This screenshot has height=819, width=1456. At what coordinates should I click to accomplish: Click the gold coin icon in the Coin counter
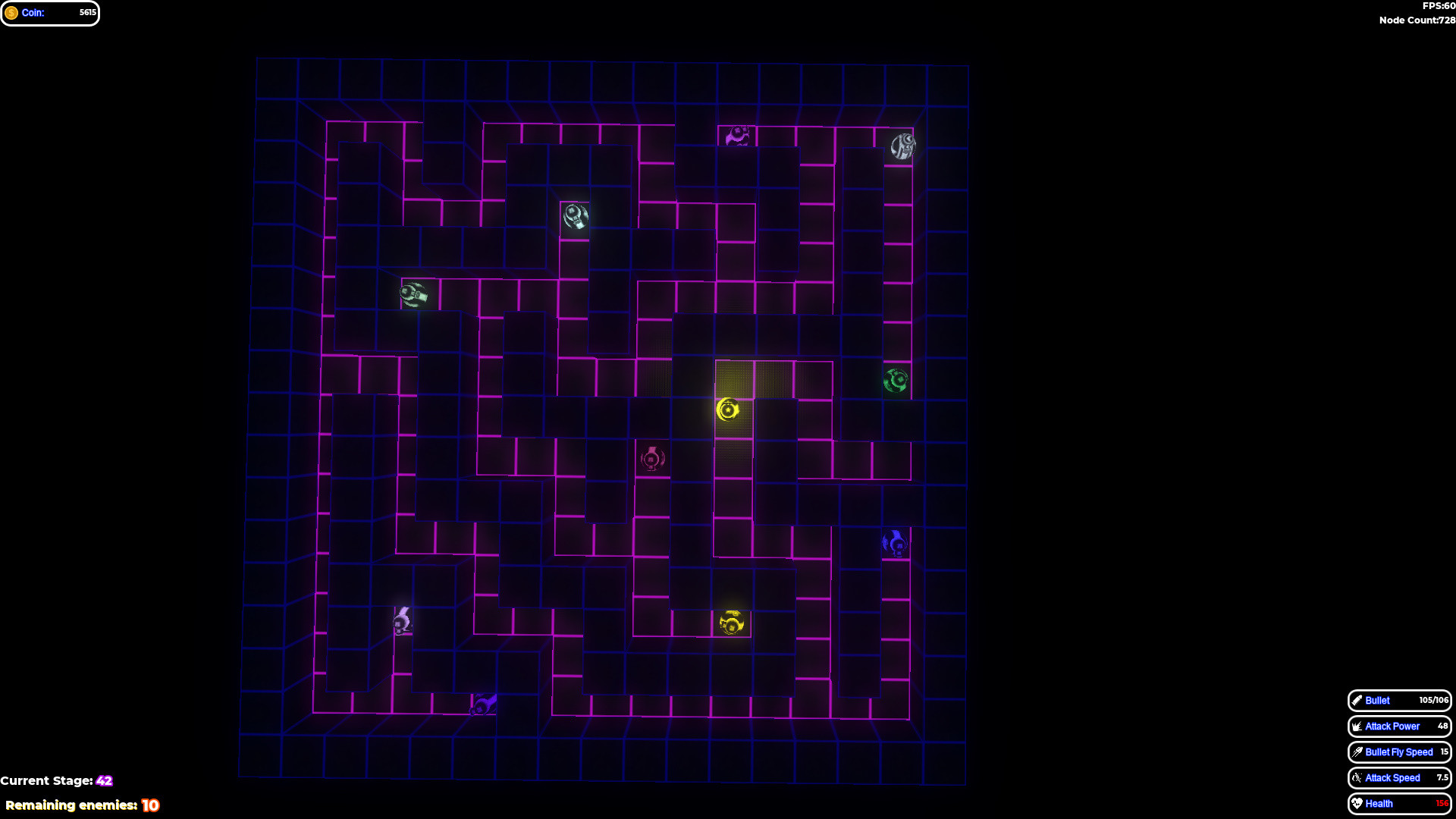[13, 12]
